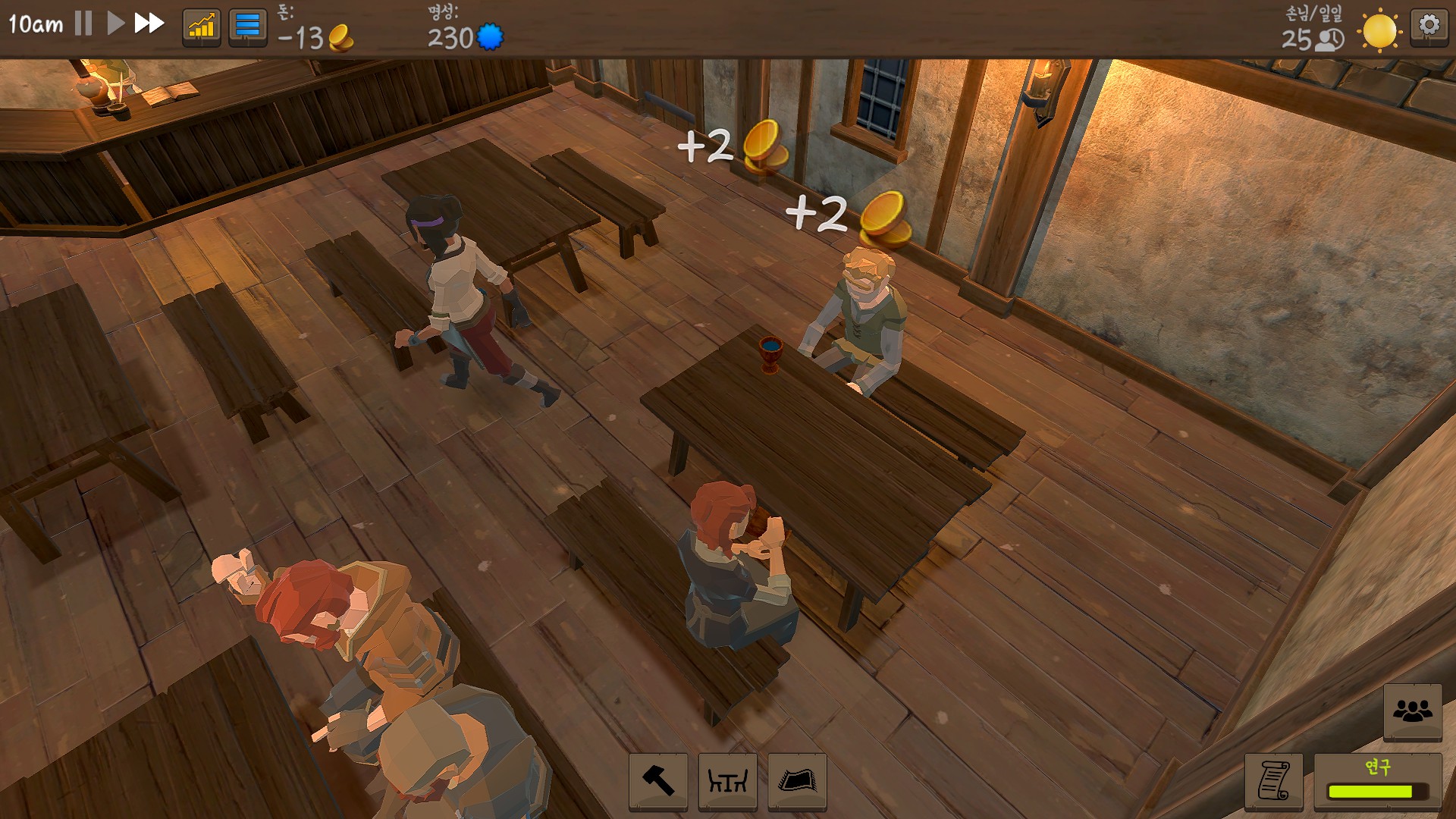
Task: Open the scroll document panel
Action: (x=1274, y=781)
